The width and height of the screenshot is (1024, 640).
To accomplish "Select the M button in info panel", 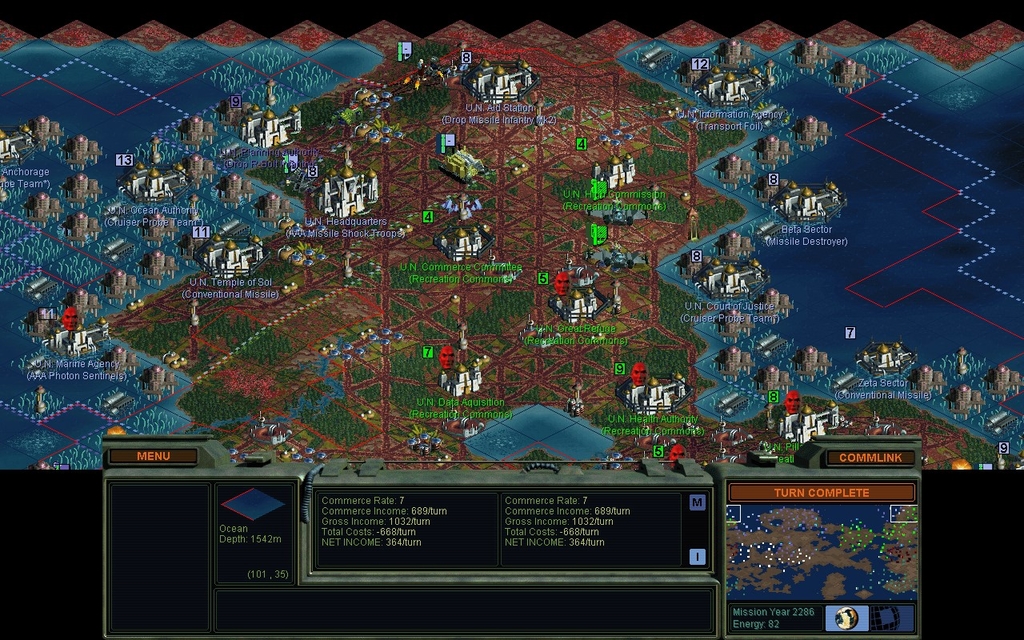I will pos(697,502).
